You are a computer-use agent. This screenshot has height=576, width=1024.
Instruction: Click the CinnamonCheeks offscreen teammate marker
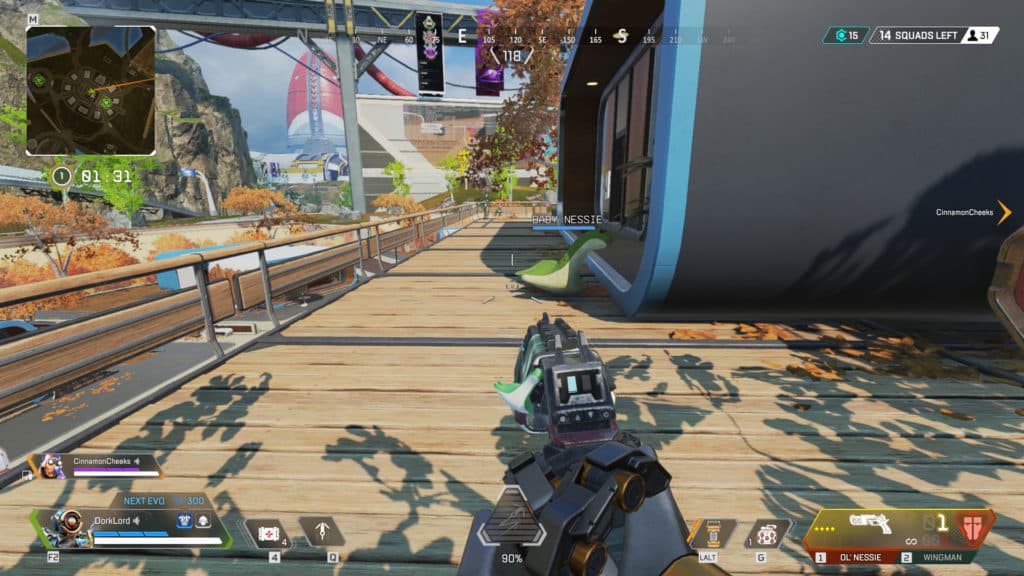1003,212
